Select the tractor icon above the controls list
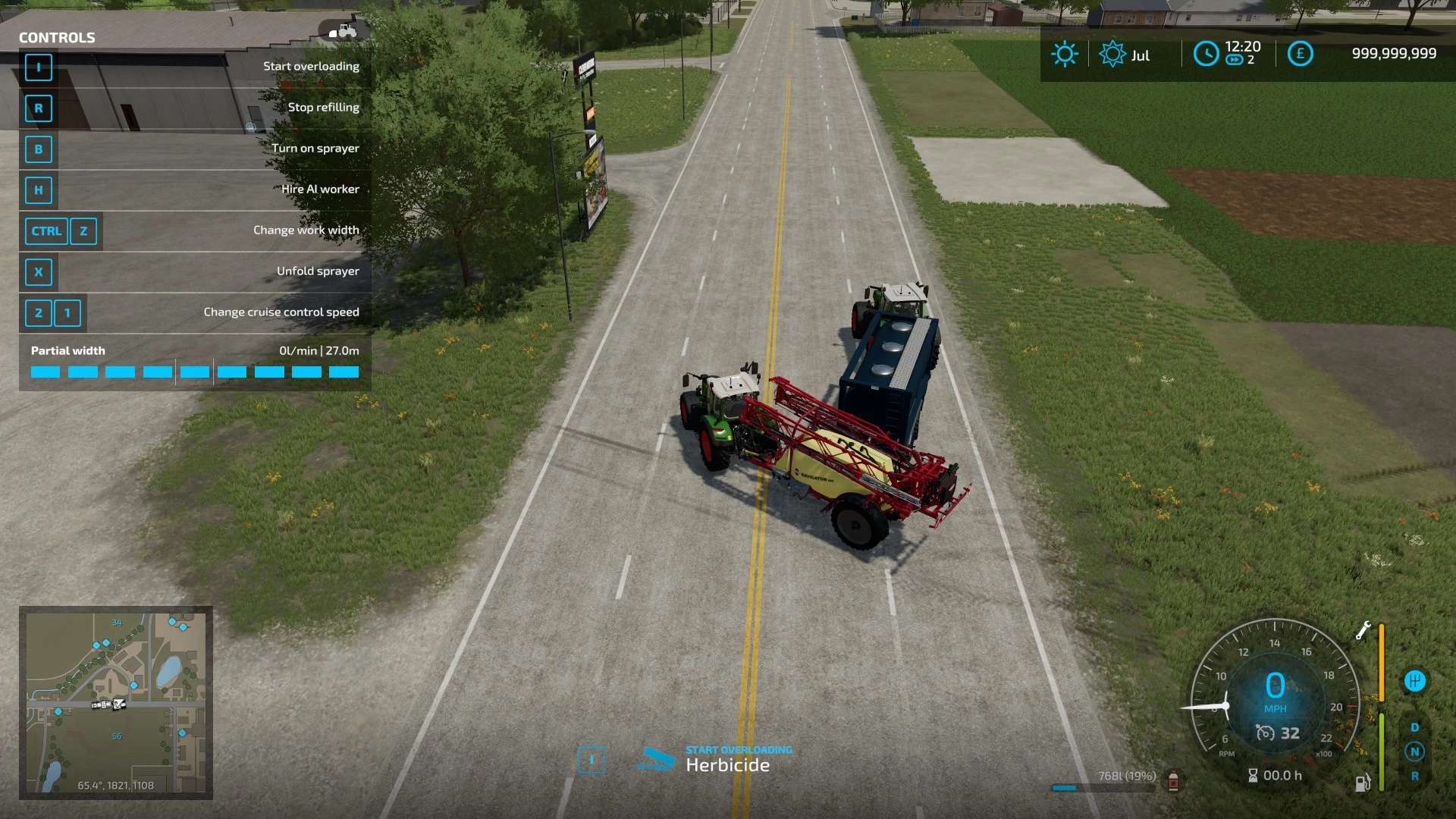Image resolution: width=1456 pixels, height=819 pixels. click(344, 31)
